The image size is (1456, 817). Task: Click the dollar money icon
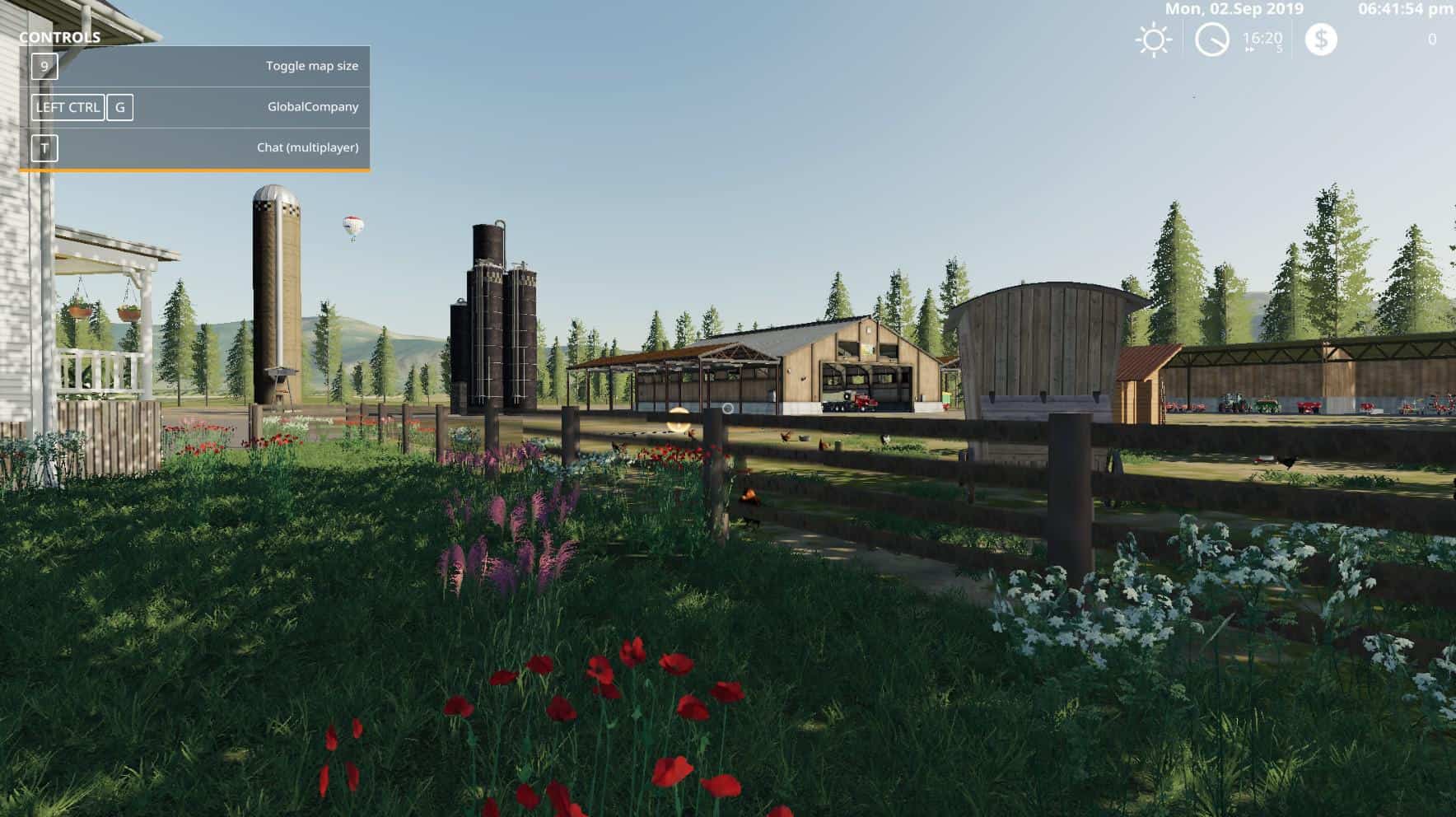point(1321,40)
